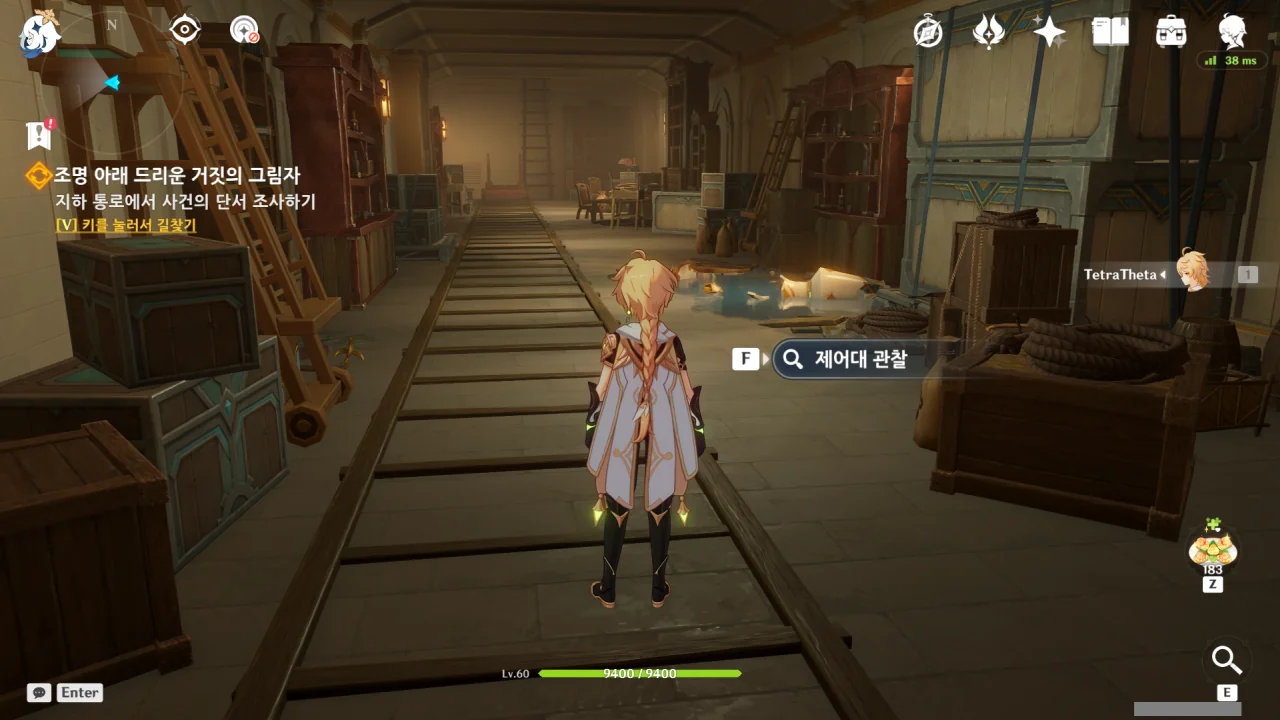Click the disabled co-op signal icon
This screenshot has width=1280, height=720.
pos(244,30)
